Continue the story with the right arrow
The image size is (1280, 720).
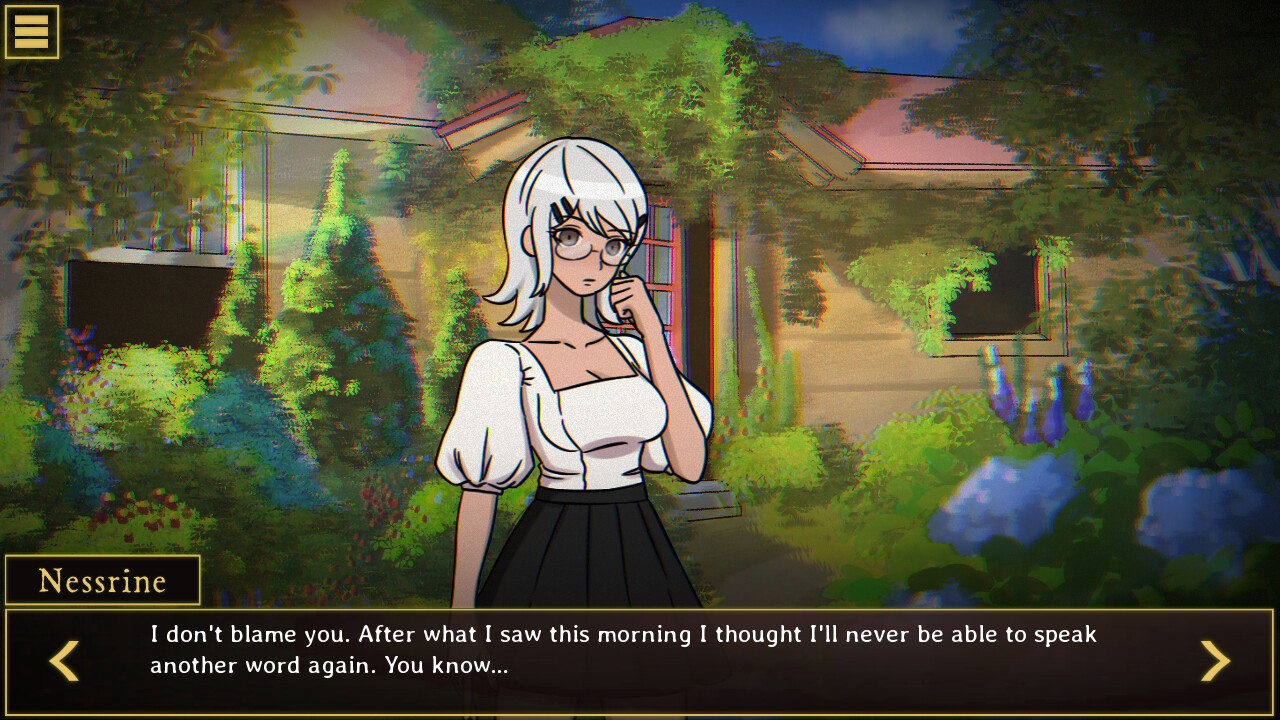tap(1216, 661)
